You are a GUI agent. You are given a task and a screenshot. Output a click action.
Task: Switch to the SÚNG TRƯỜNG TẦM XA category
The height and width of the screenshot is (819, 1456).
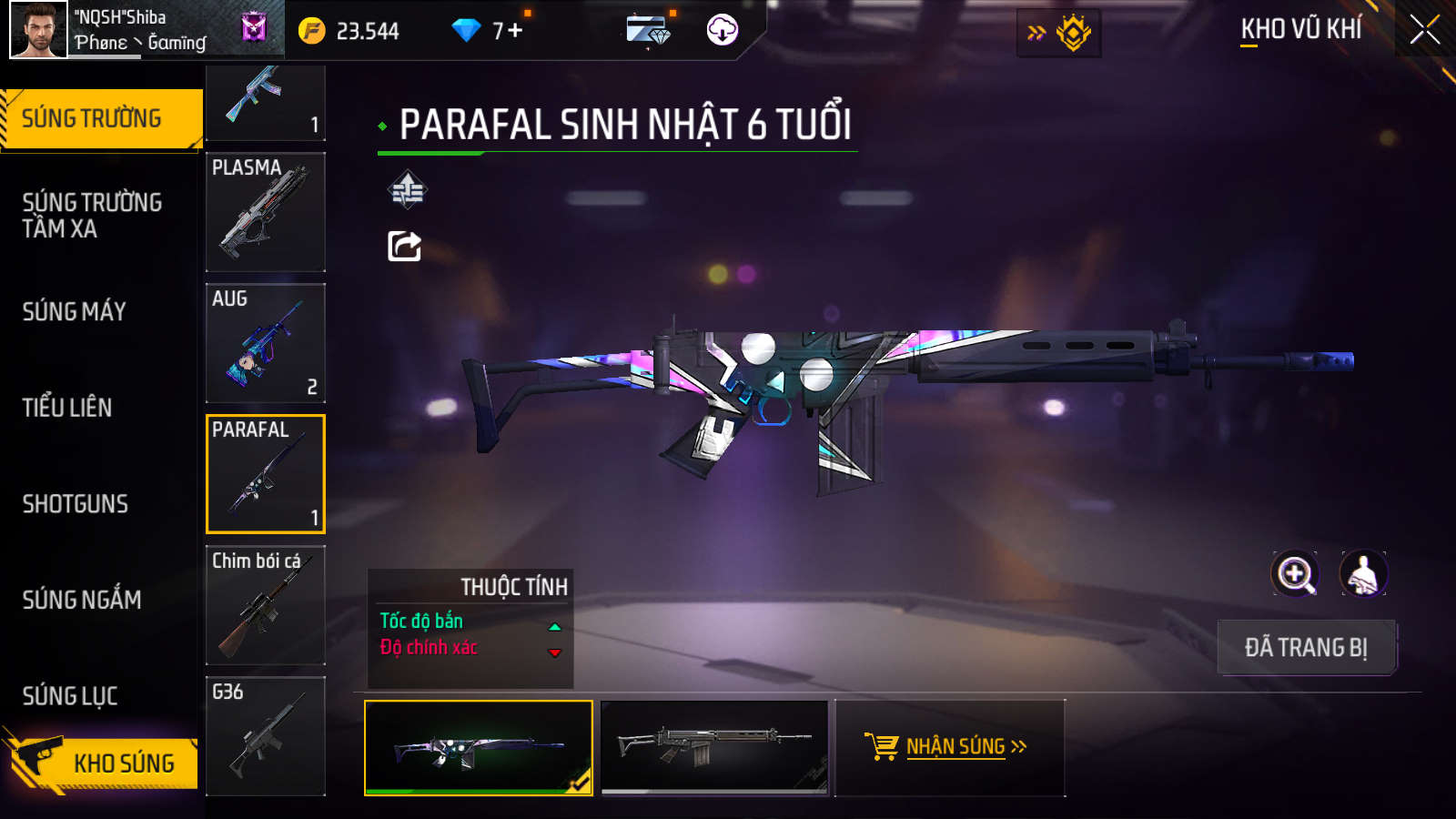point(92,215)
